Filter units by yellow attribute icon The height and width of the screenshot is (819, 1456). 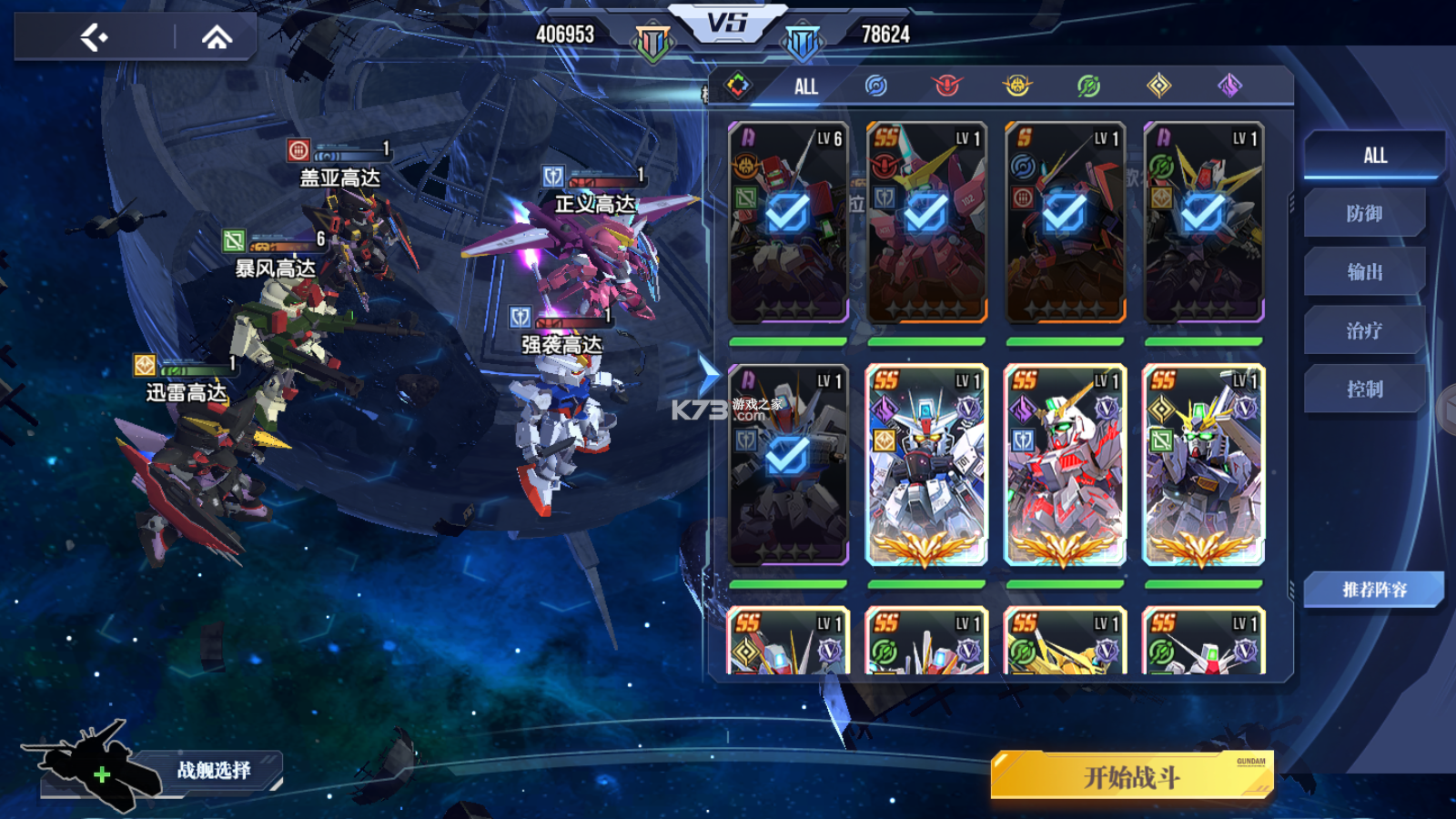pos(1017,86)
